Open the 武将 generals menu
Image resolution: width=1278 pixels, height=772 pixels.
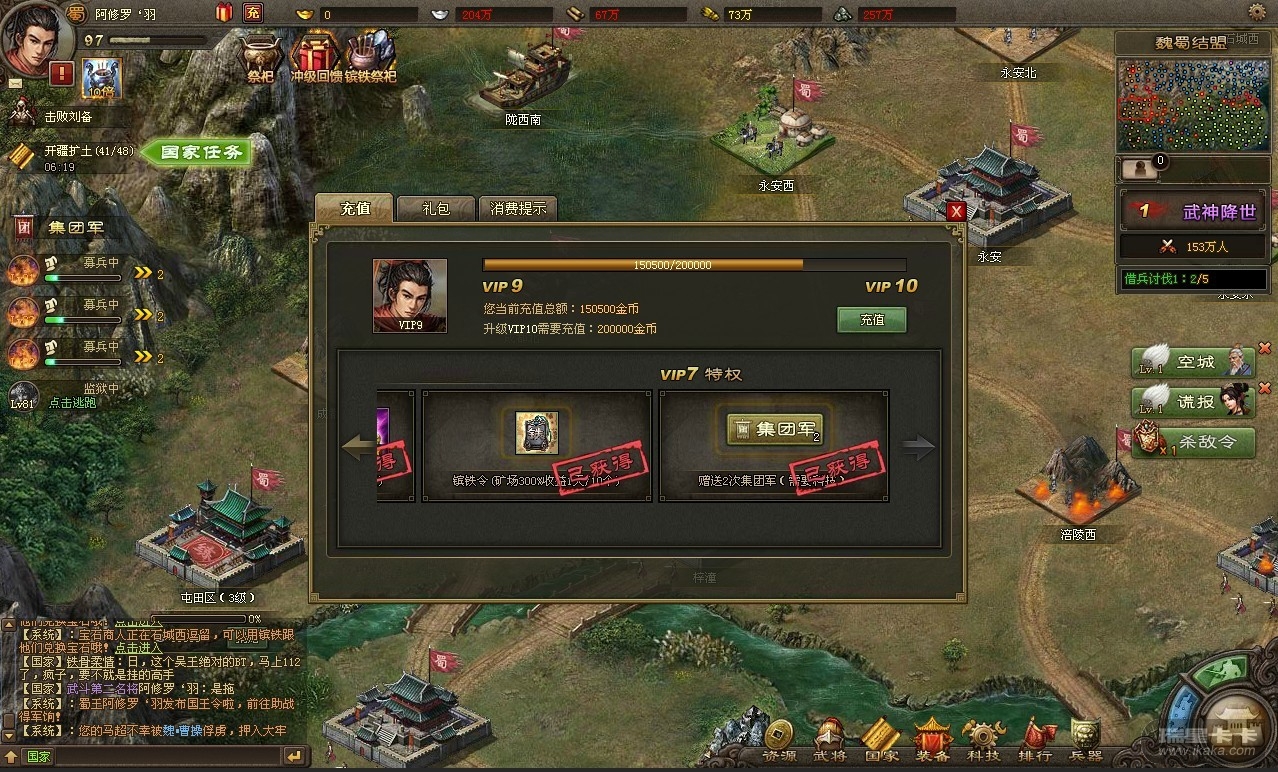point(829,741)
